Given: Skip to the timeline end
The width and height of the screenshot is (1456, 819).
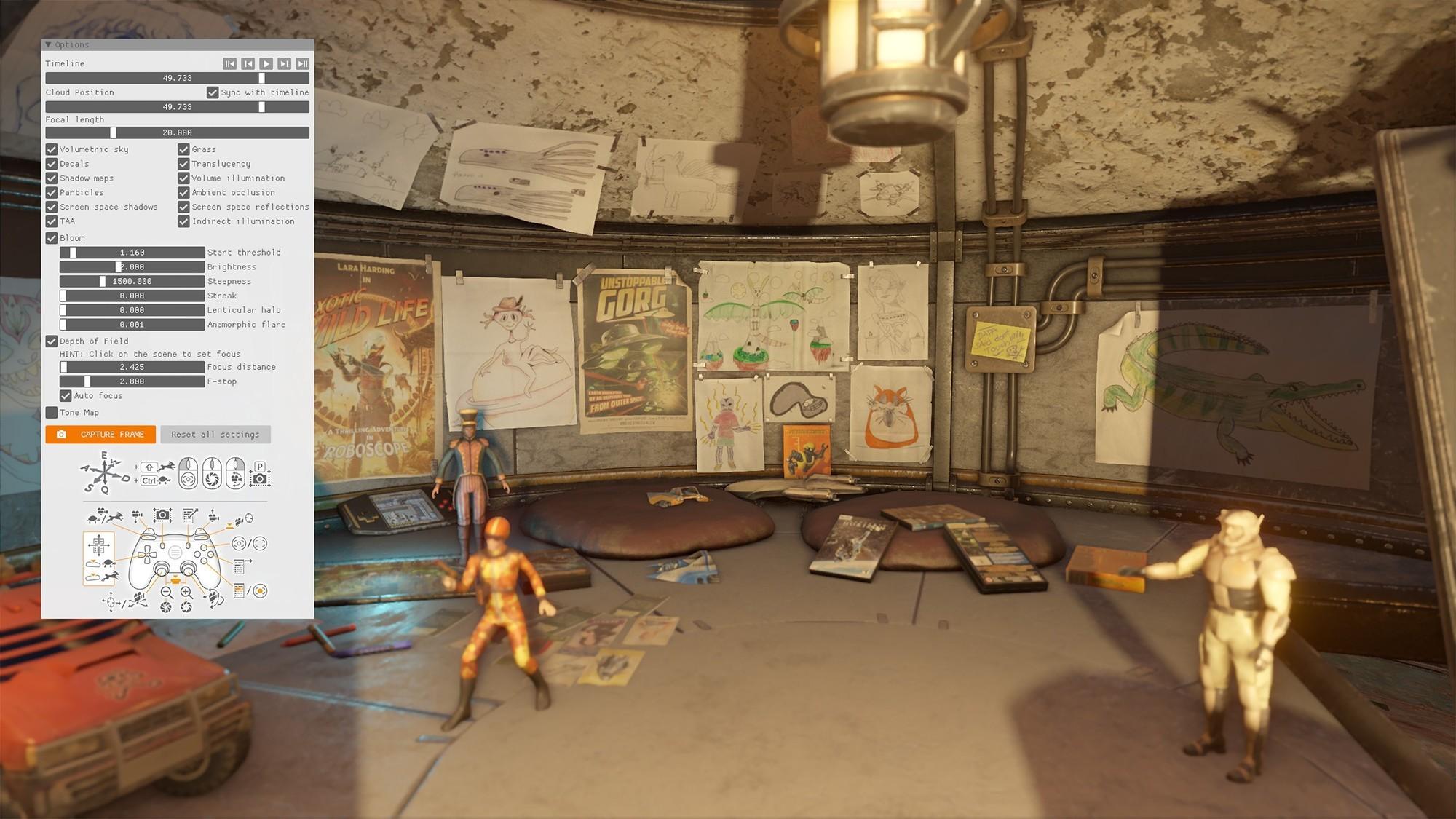Looking at the screenshot, I should pyautogui.click(x=303, y=64).
